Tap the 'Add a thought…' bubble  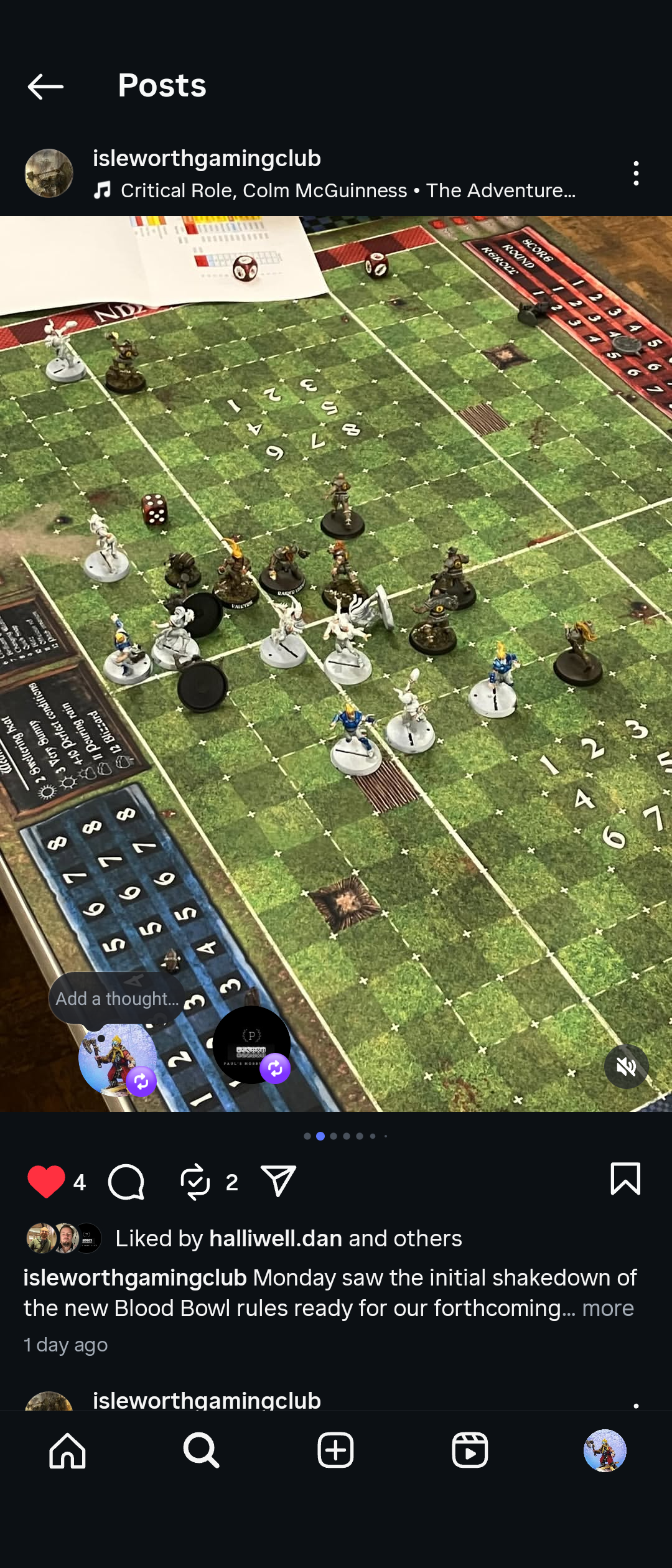click(x=117, y=998)
